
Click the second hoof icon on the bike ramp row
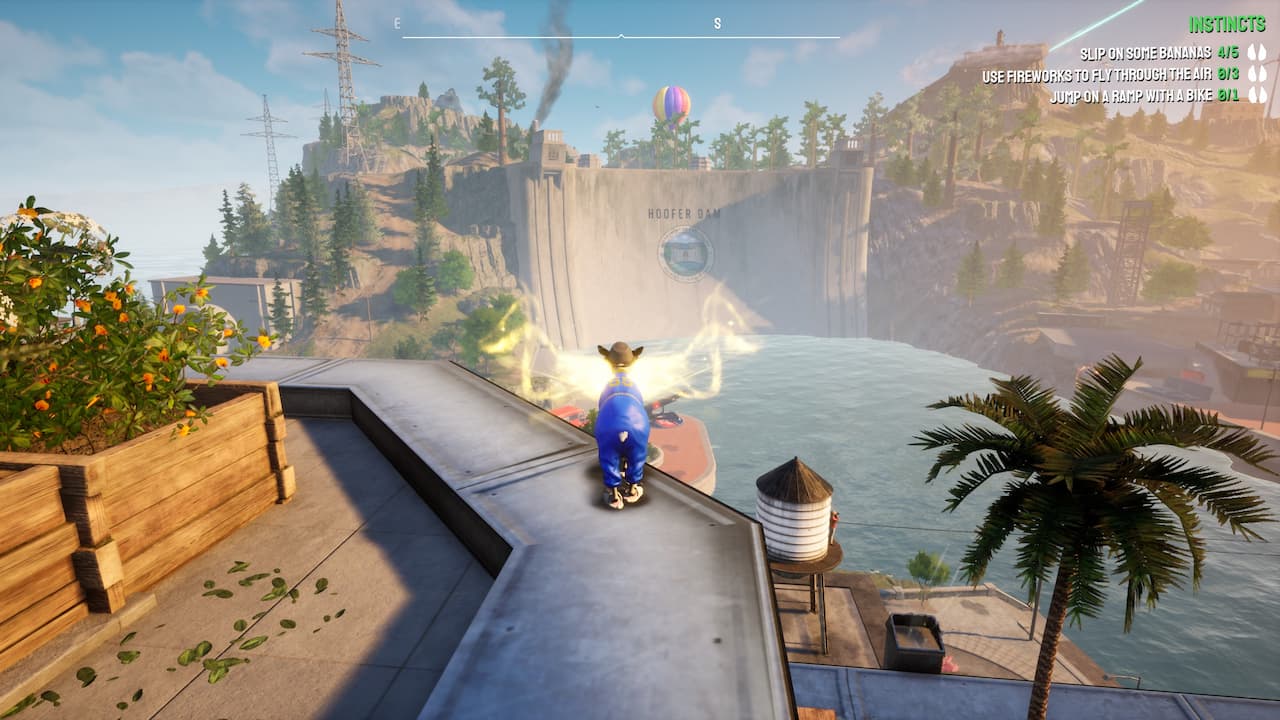coord(1264,97)
